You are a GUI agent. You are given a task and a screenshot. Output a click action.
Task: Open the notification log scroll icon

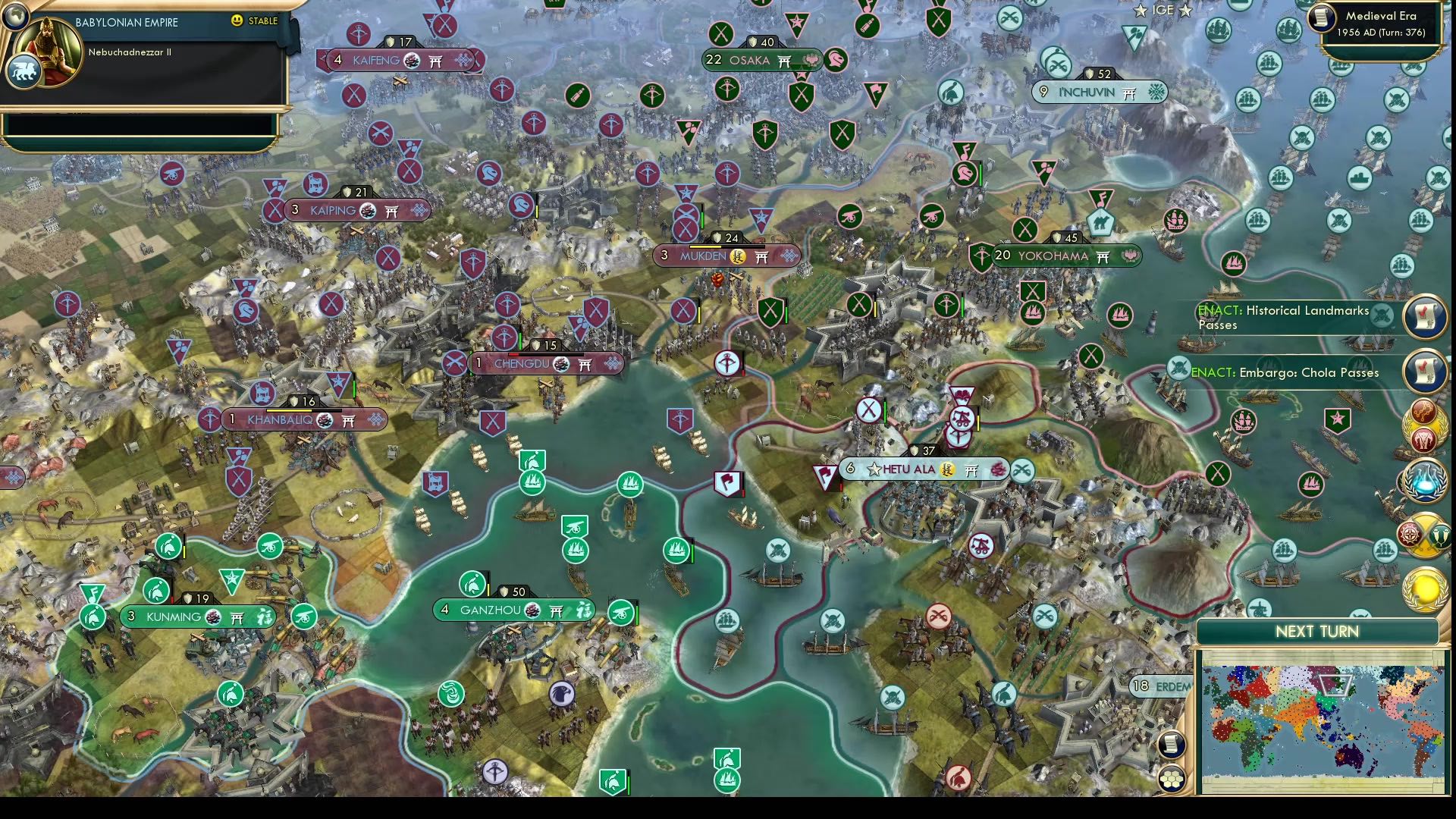click(1172, 745)
